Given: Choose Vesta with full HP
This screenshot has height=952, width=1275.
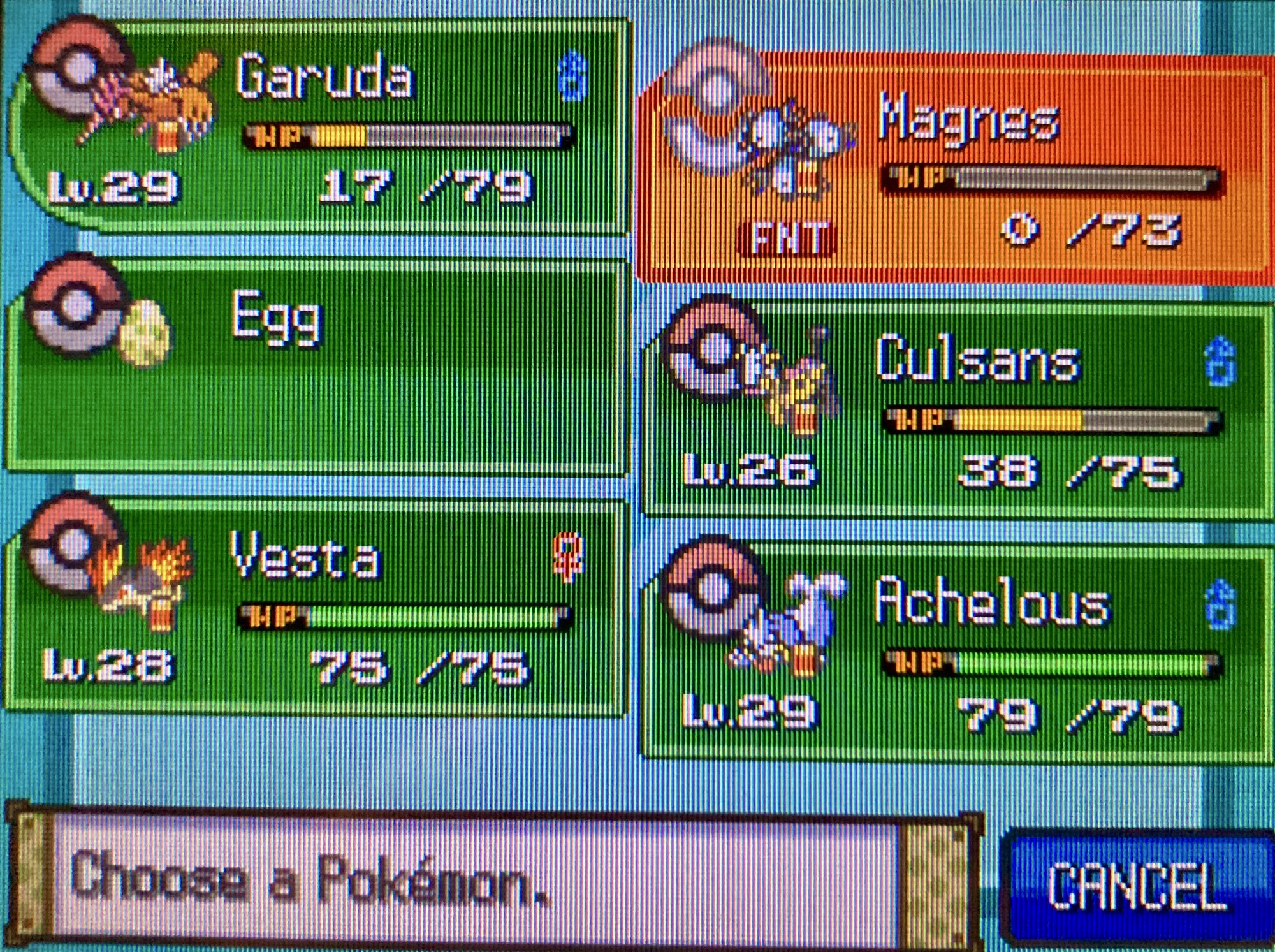Looking at the screenshot, I should coord(319,609).
